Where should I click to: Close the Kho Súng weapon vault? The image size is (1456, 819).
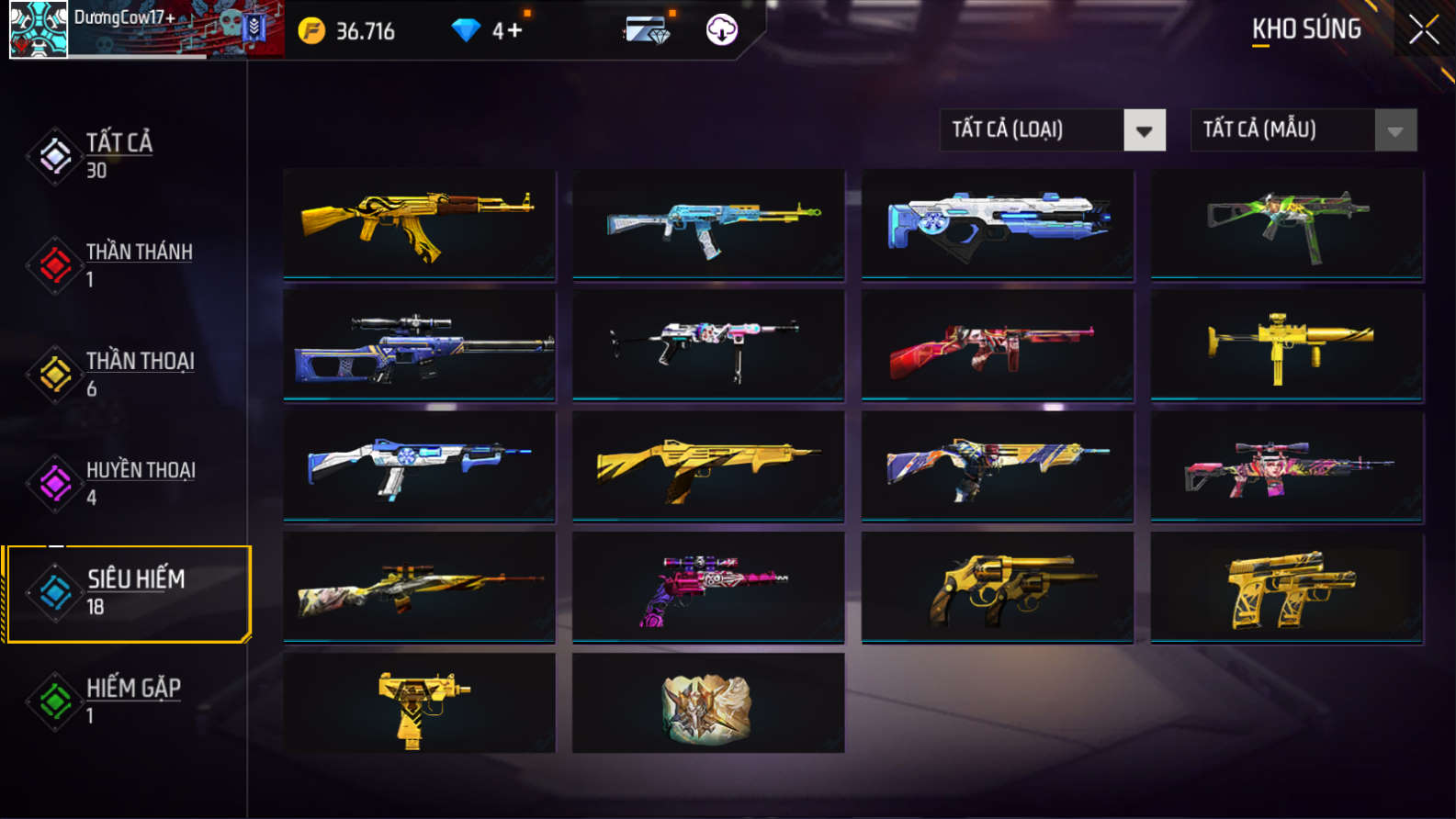point(1423,30)
